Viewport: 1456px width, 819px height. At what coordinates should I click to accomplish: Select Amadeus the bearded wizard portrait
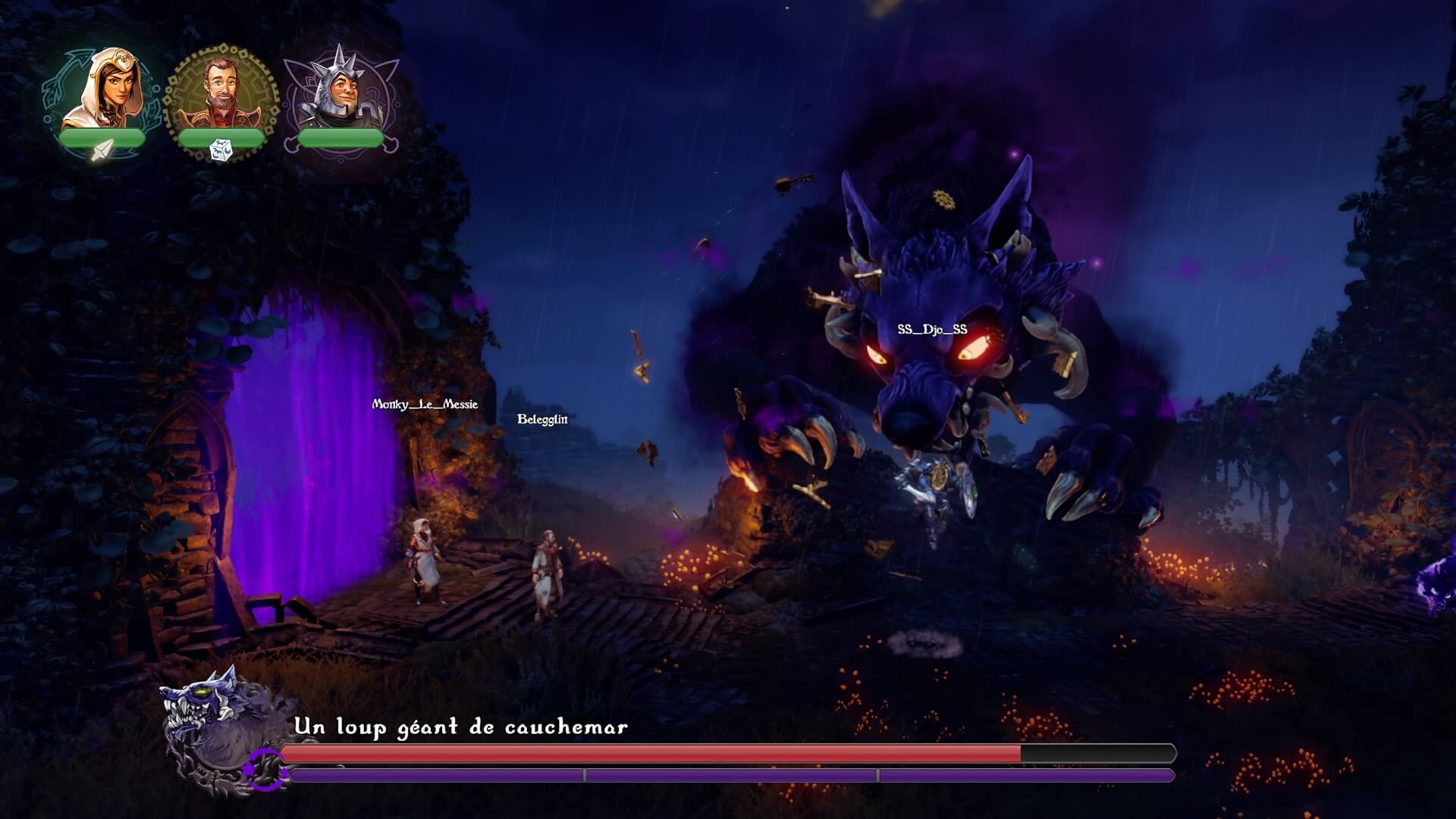(x=221, y=93)
